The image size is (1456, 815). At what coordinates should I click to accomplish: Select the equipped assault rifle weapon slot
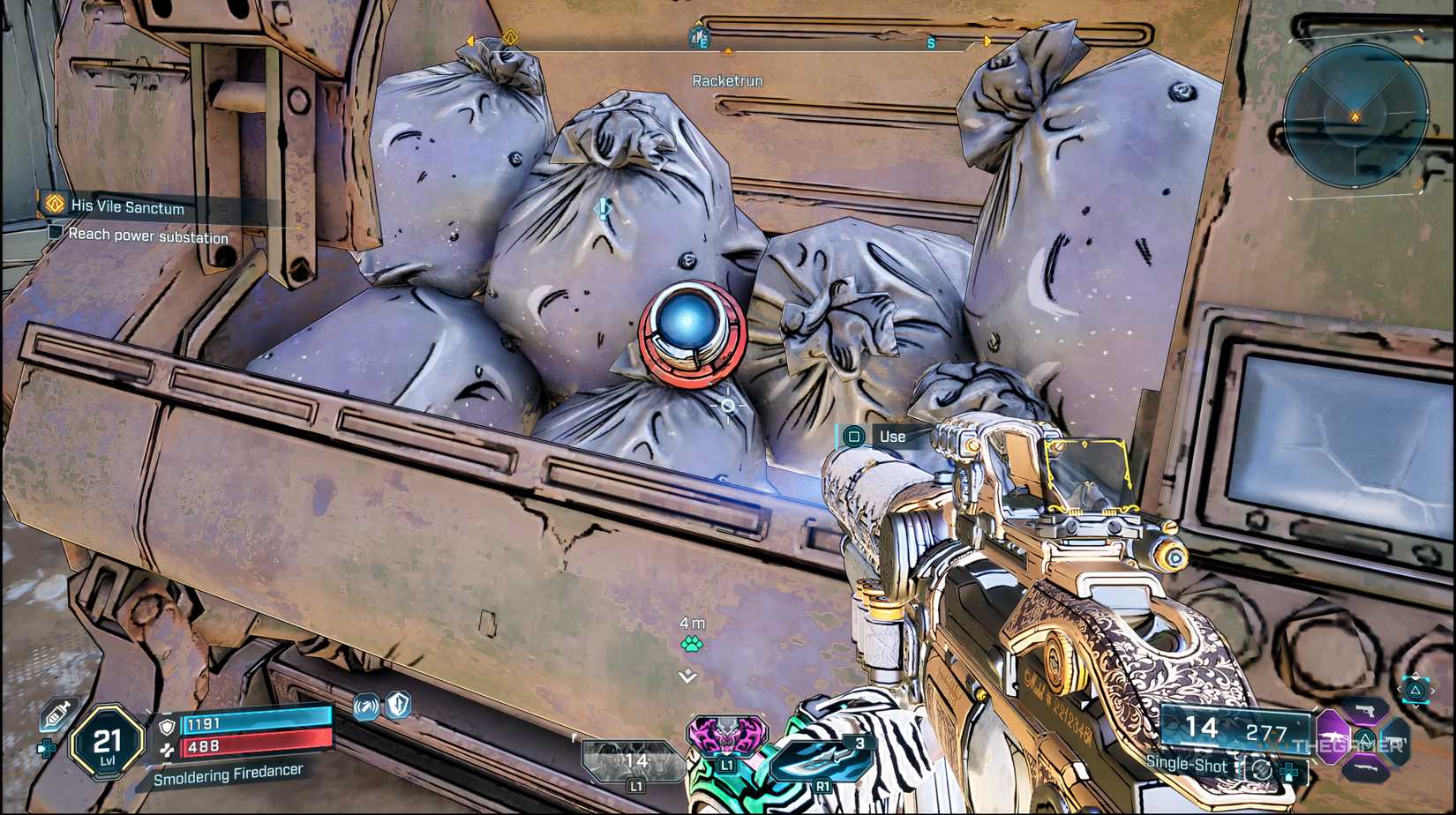[x=1333, y=737]
